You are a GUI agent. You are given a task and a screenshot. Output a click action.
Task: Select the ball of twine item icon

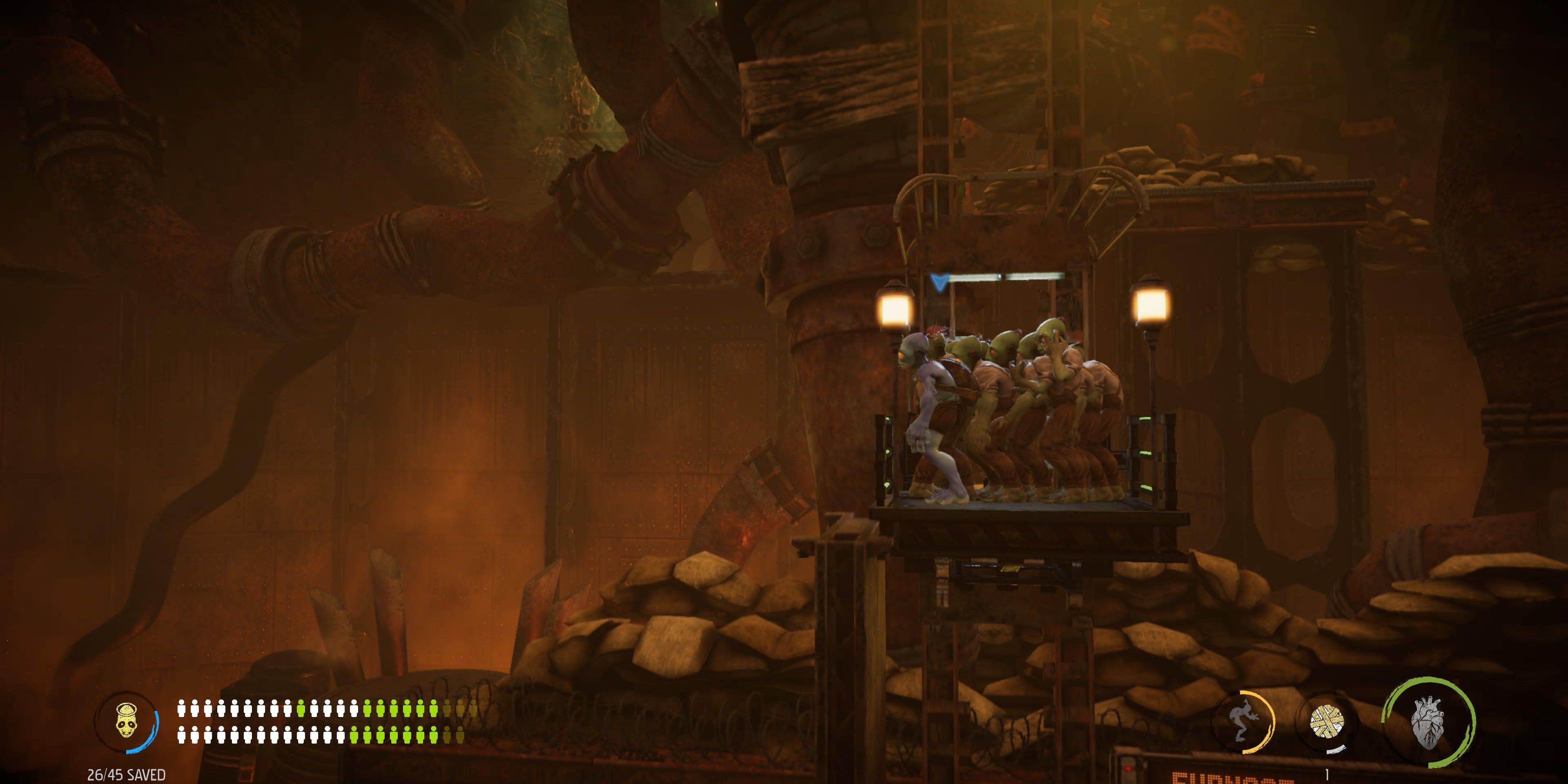click(x=1327, y=722)
